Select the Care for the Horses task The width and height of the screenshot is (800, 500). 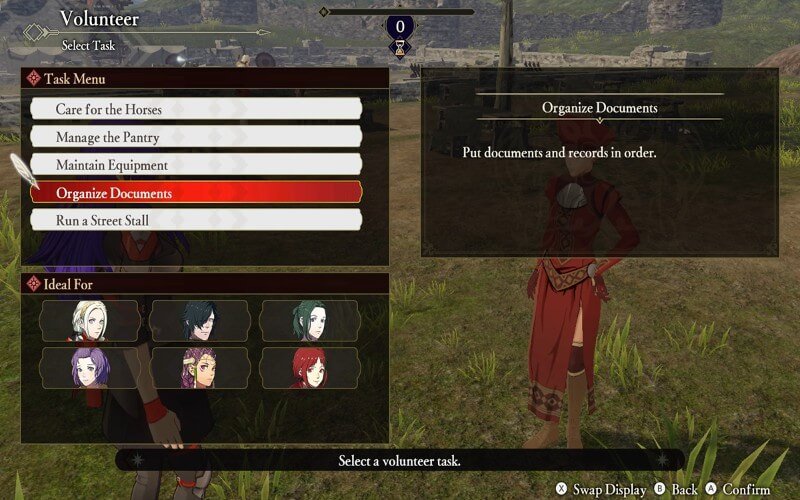pos(195,109)
